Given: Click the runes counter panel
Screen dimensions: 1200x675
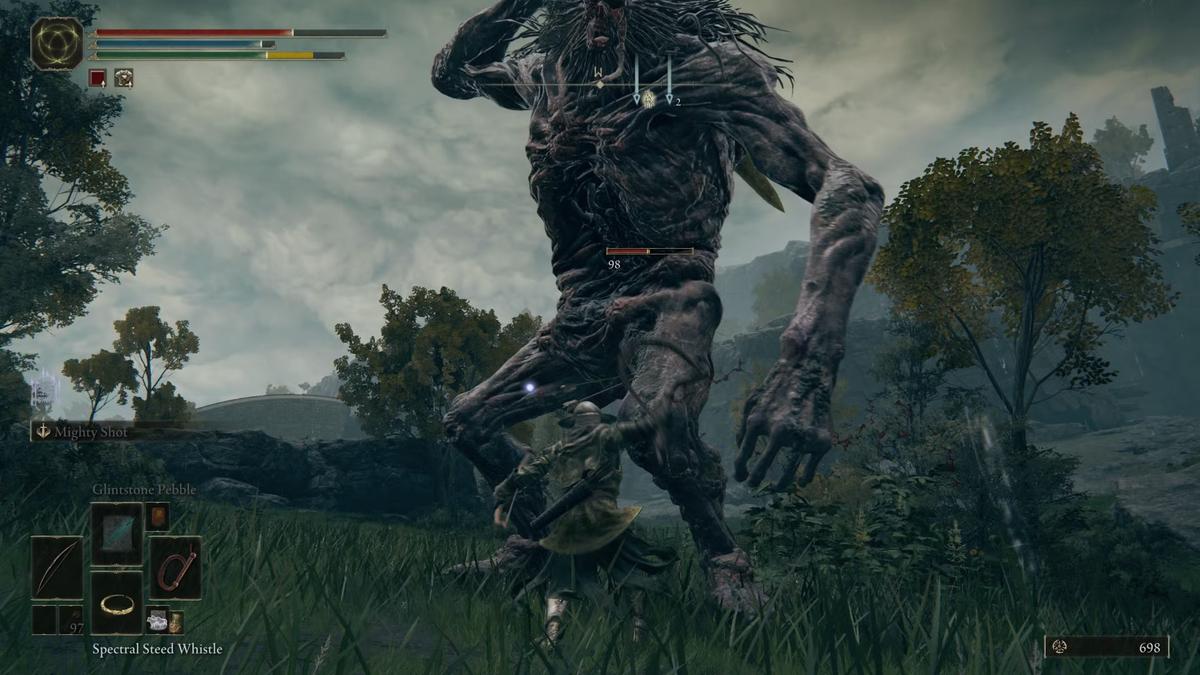Looking at the screenshot, I should point(1107,647).
